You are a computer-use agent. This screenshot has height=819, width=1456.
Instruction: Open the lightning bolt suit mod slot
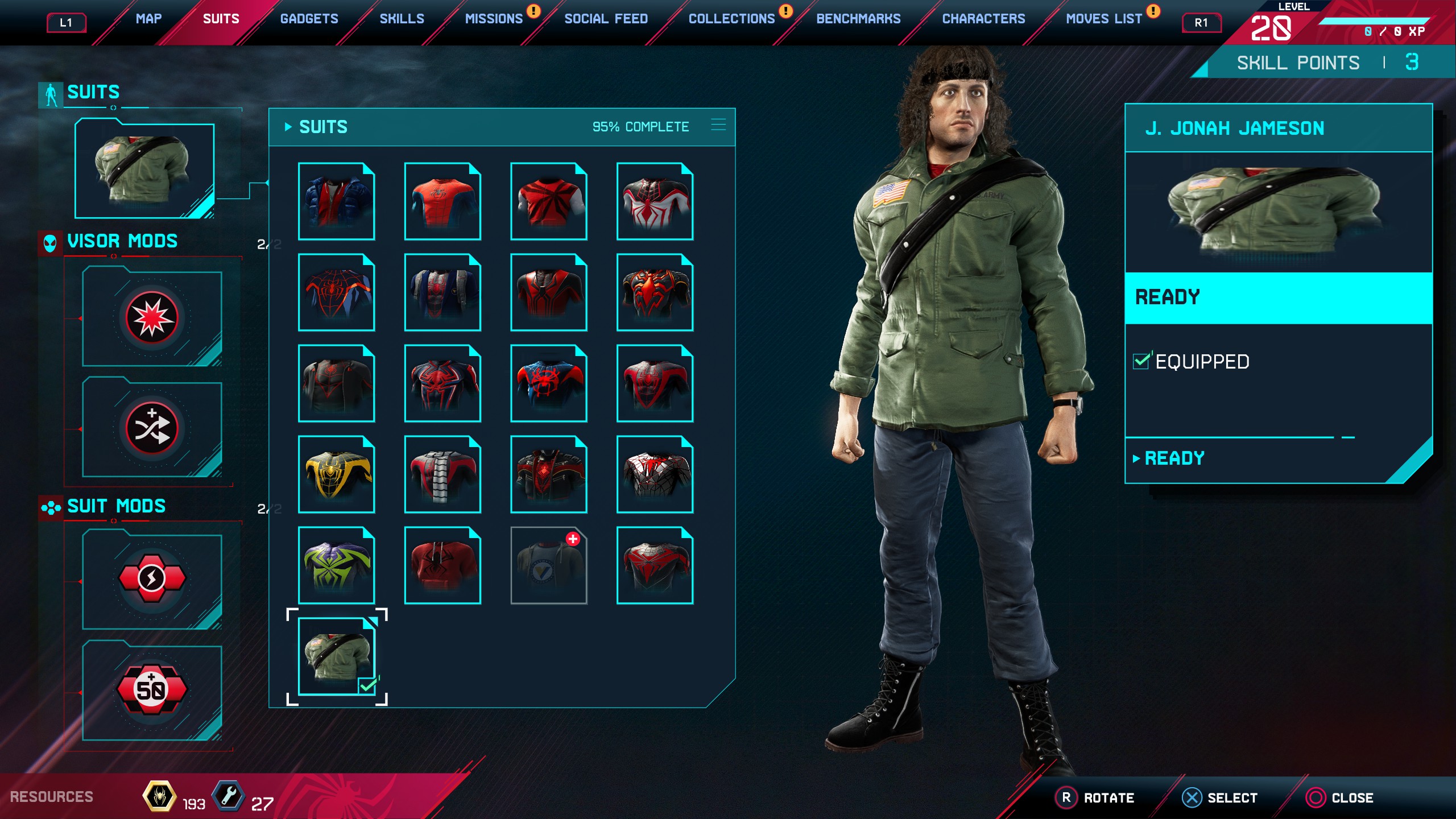pyautogui.click(x=152, y=578)
